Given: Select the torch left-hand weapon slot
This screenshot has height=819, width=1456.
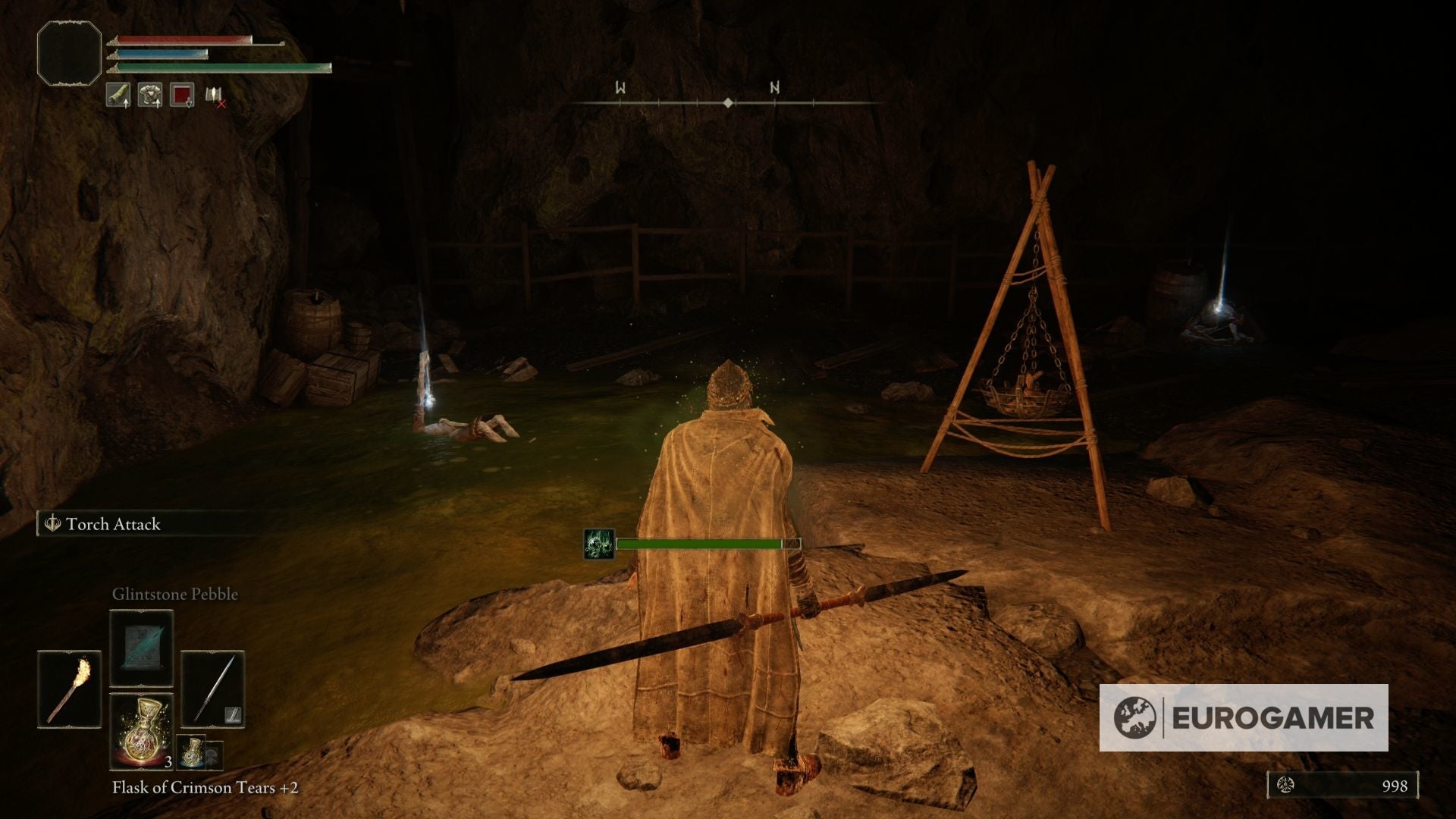Looking at the screenshot, I should [69, 689].
